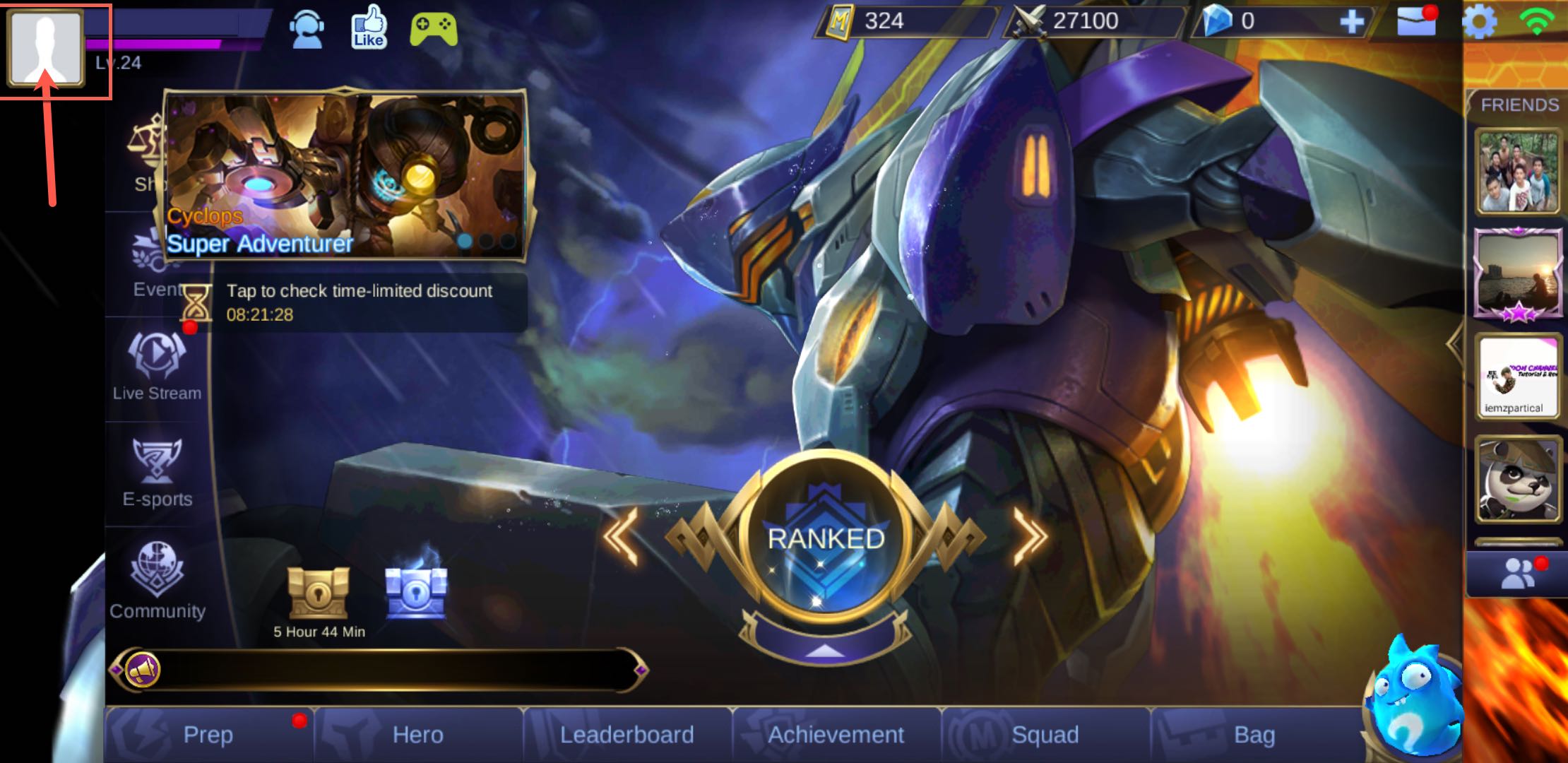1568x763 pixels.
Task: Open the Leaderboard tab
Action: click(626, 735)
